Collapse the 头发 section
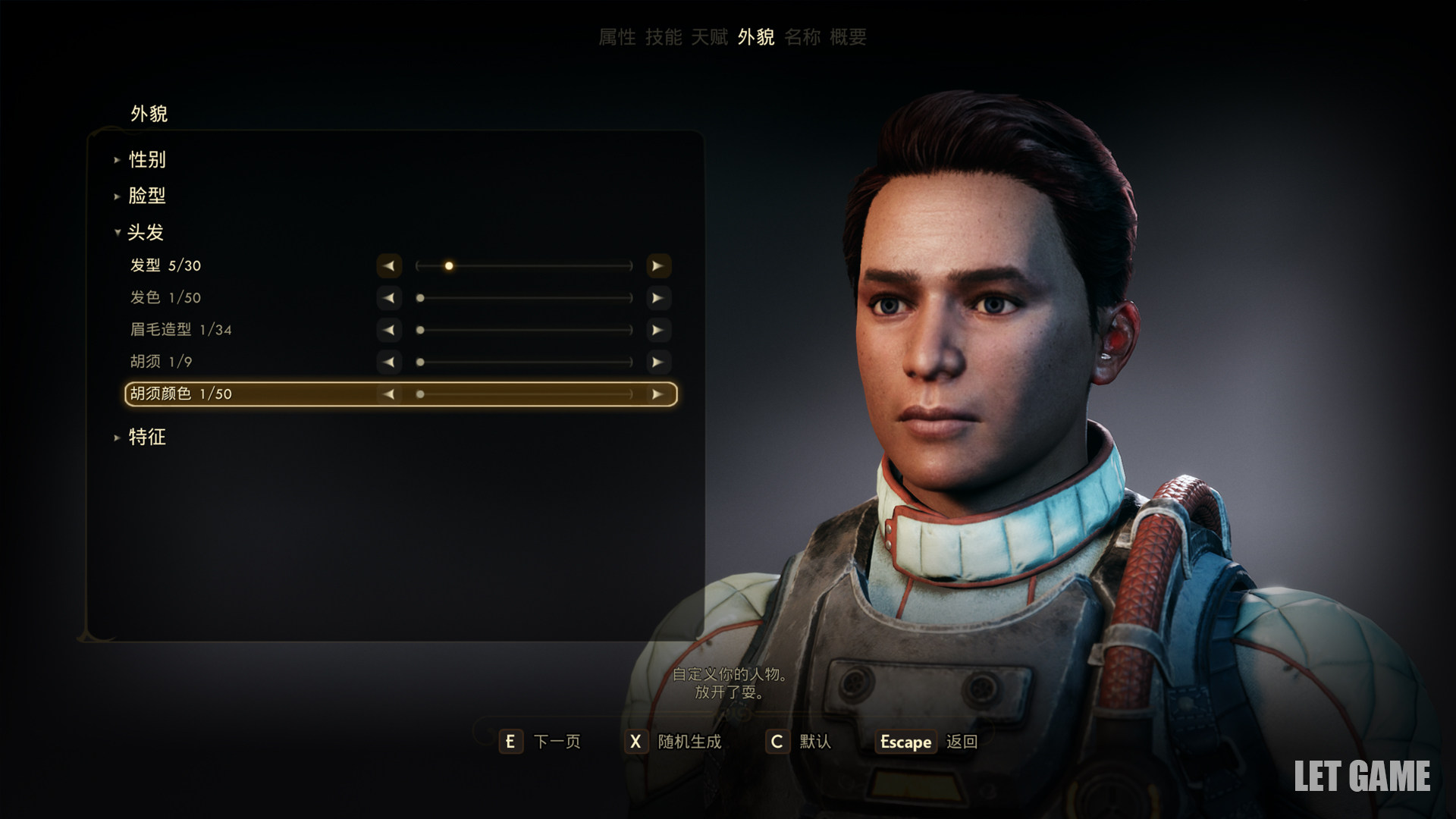Image resolution: width=1456 pixels, height=819 pixels. [x=145, y=232]
